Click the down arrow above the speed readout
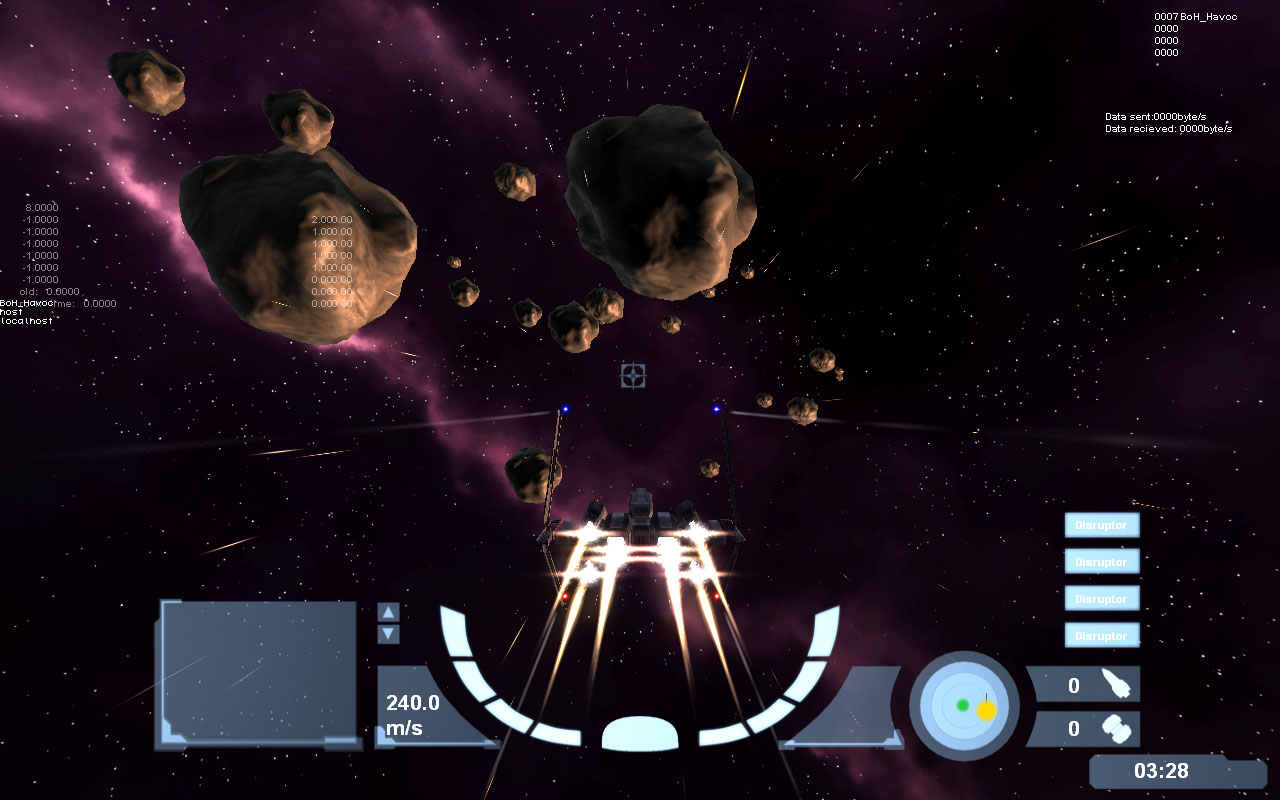The width and height of the screenshot is (1280, 800). 389,634
